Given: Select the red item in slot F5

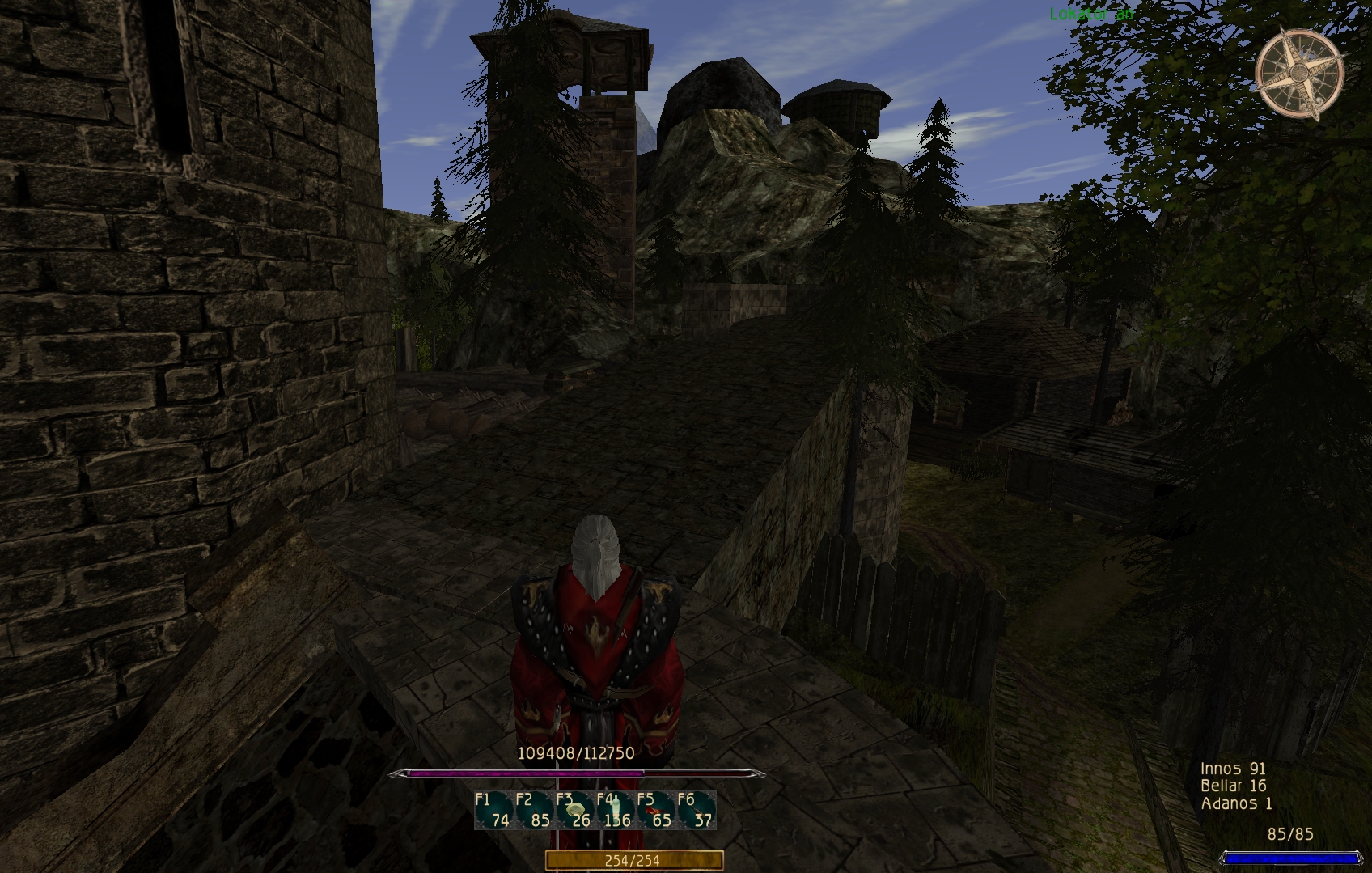Looking at the screenshot, I should pyautogui.click(x=656, y=810).
